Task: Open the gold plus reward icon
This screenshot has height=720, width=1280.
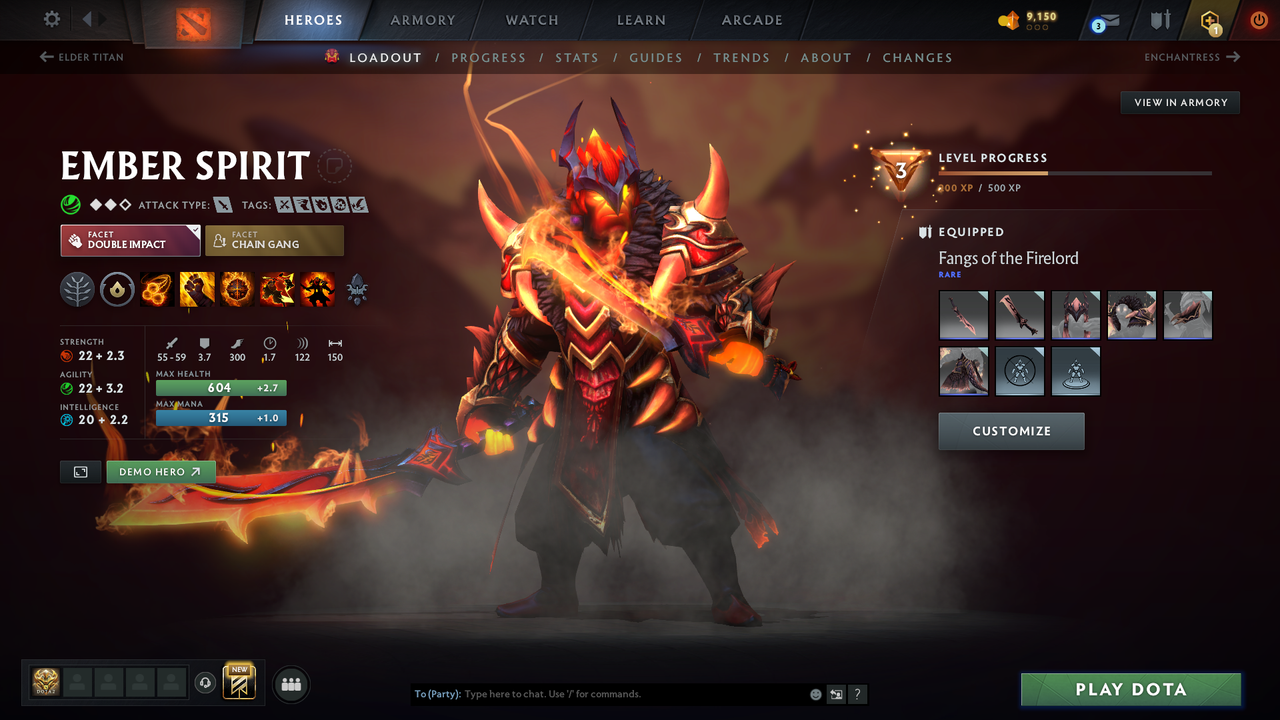Action: [x=1211, y=19]
